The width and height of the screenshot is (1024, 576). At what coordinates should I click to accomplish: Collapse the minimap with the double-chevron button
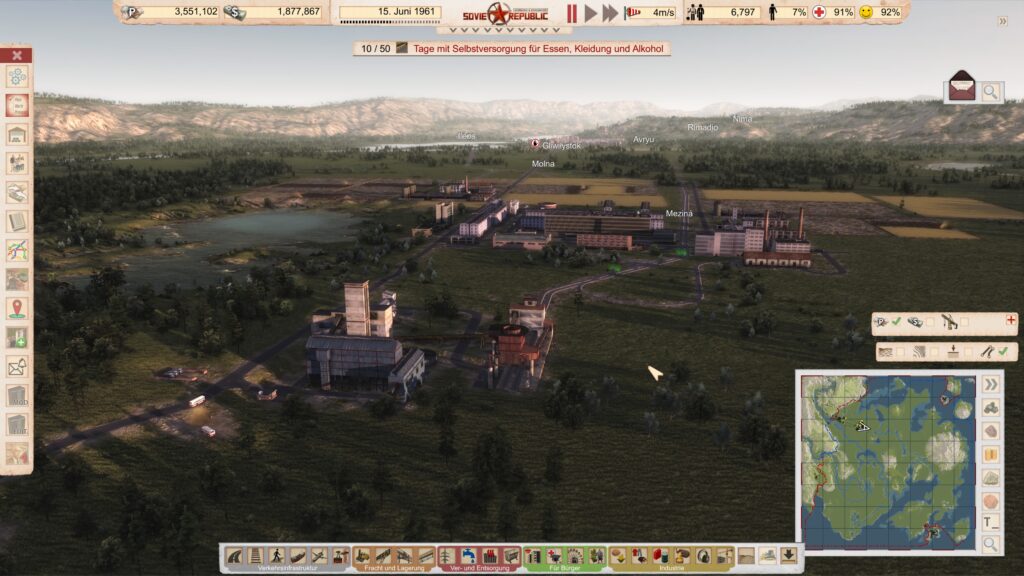(x=990, y=384)
